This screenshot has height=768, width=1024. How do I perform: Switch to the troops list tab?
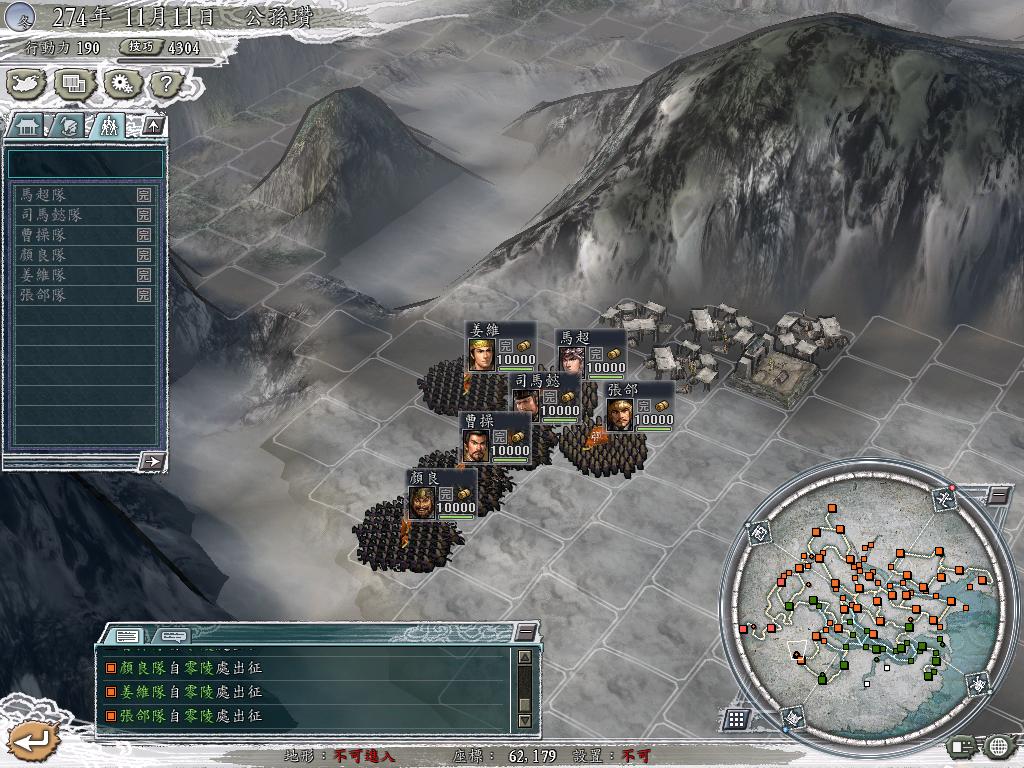(108, 125)
